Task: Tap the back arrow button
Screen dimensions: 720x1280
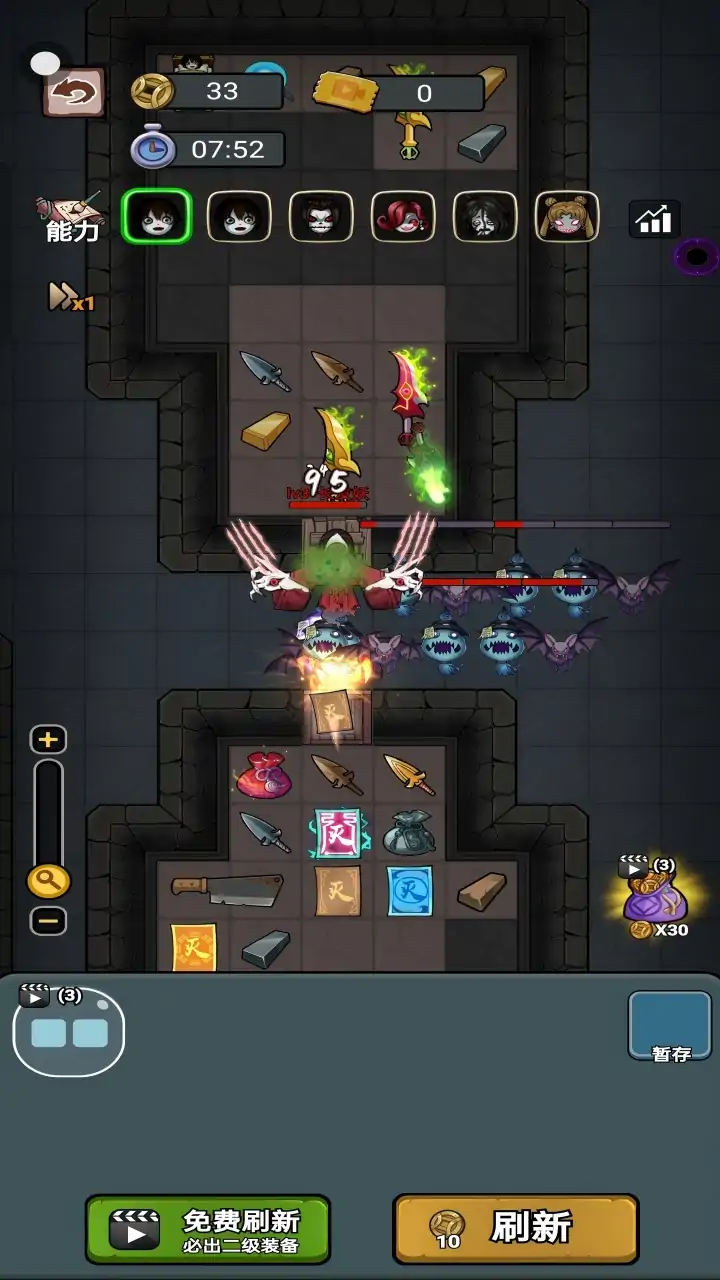Action: click(74, 93)
